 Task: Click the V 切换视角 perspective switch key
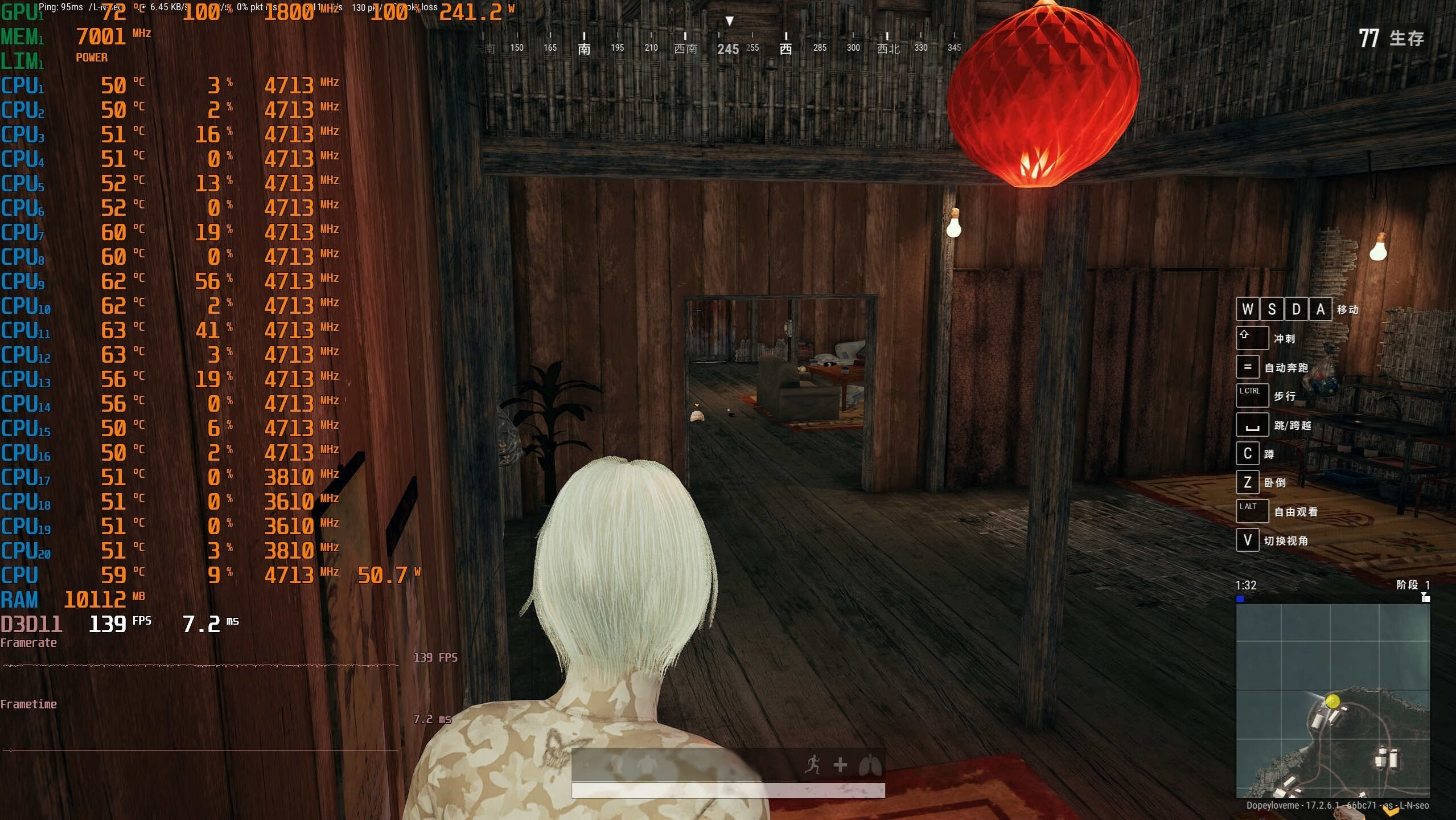coord(1248,539)
